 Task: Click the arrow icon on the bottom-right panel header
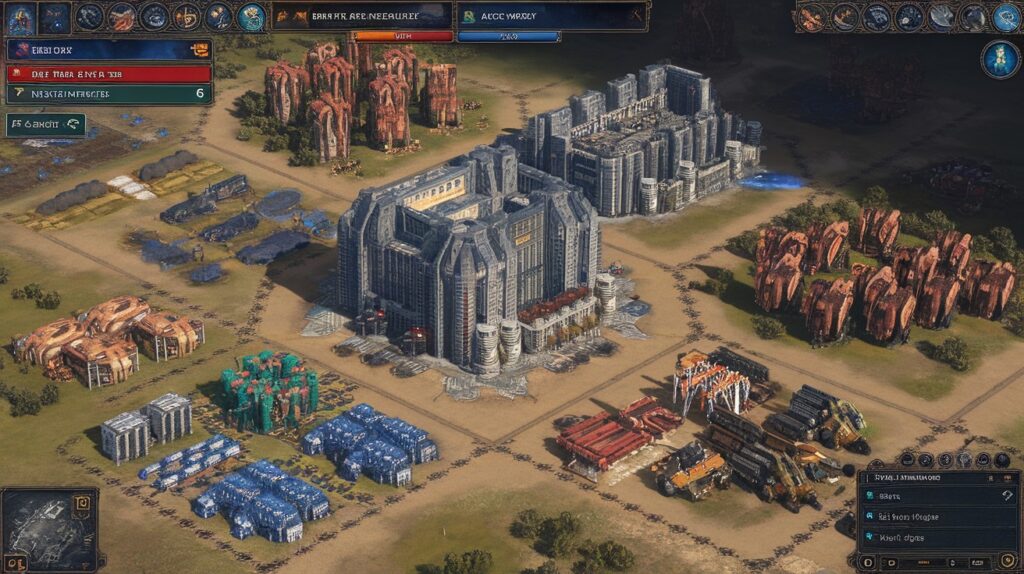tap(1006, 478)
